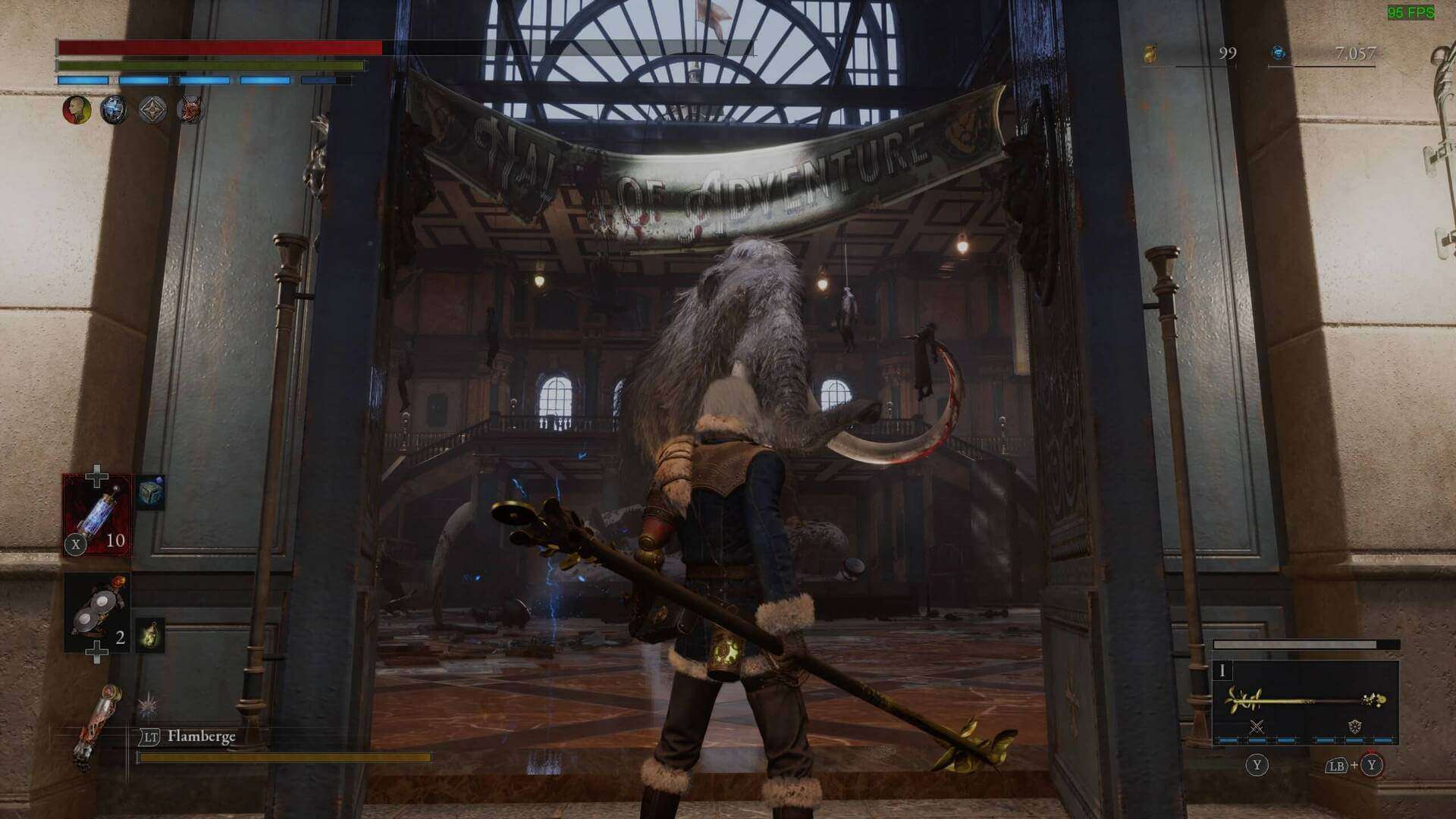Click the red fox emblem buff icon
This screenshot has height=819, width=1456.
pos(190,111)
